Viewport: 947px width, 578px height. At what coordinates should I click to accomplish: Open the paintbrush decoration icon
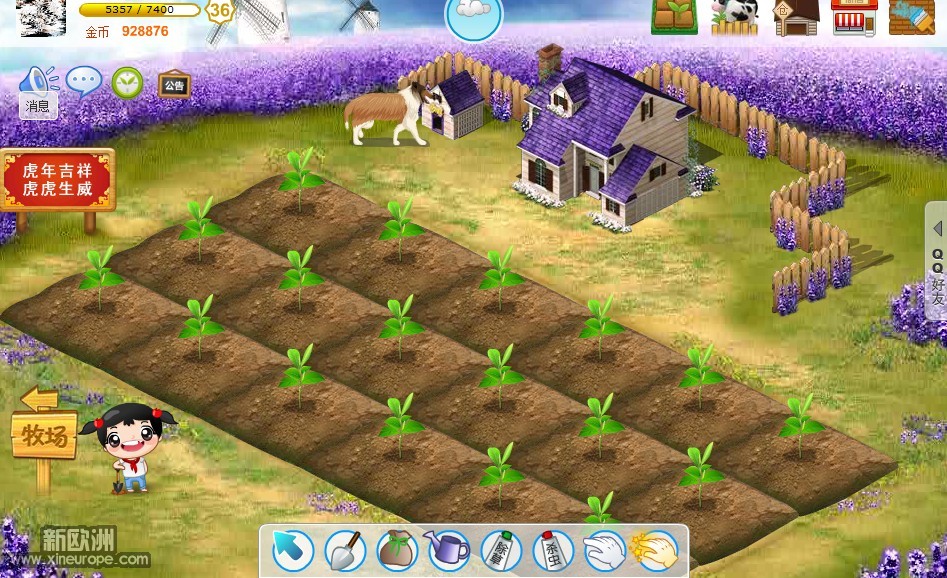click(x=911, y=17)
